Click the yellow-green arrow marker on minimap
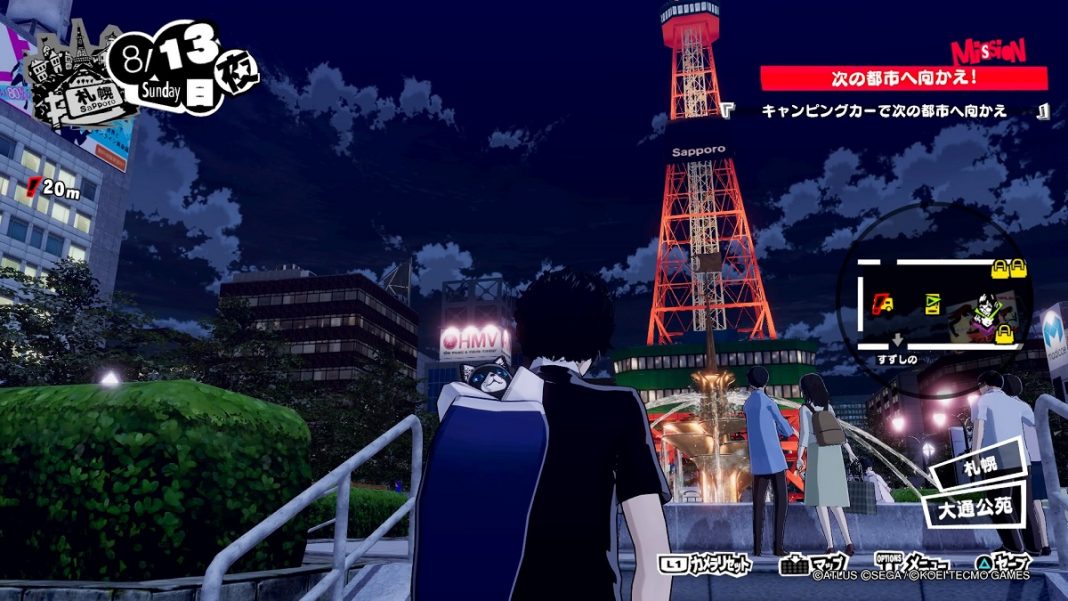Image resolution: width=1068 pixels, height=601 pixels. pyautogui.click(x=934, y=303)
